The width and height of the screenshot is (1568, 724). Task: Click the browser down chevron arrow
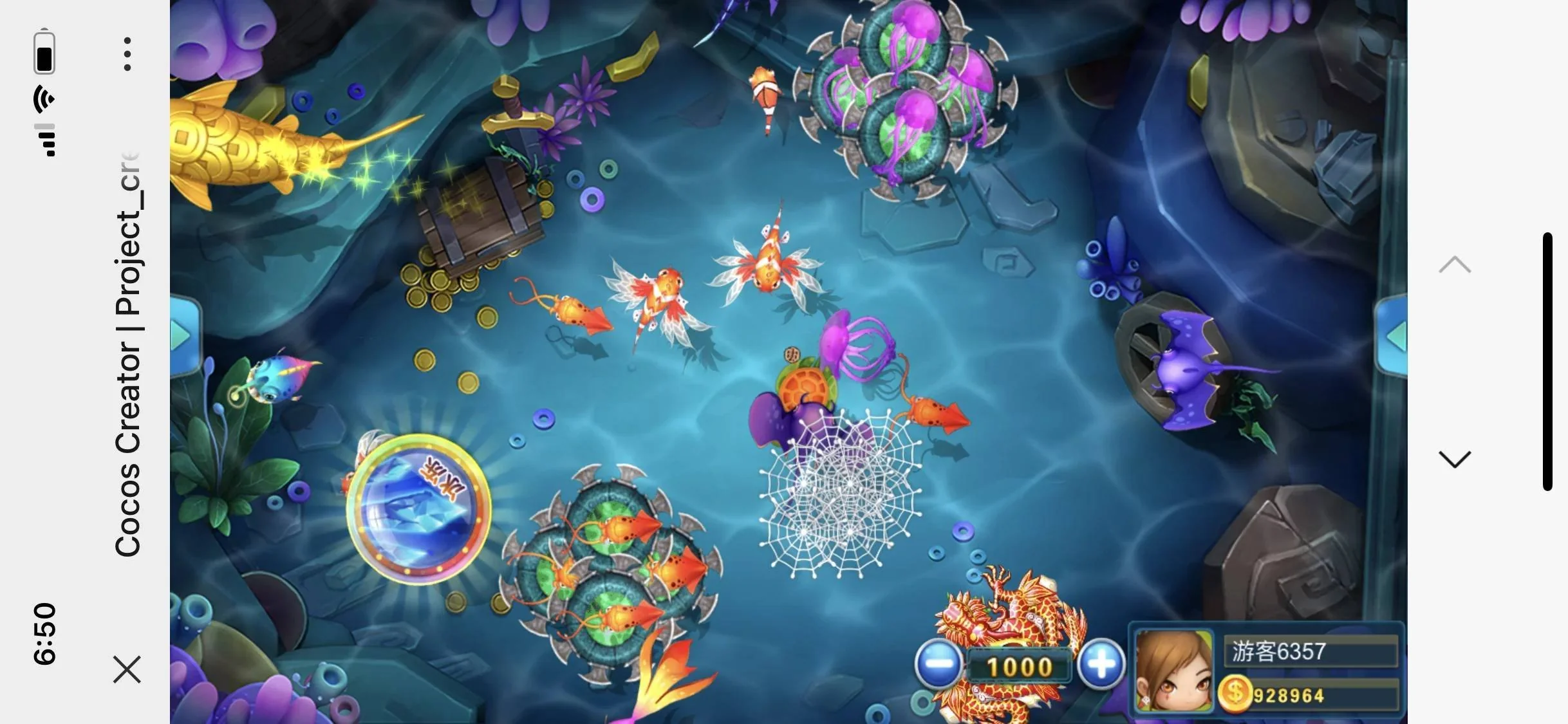(1455, 459)
